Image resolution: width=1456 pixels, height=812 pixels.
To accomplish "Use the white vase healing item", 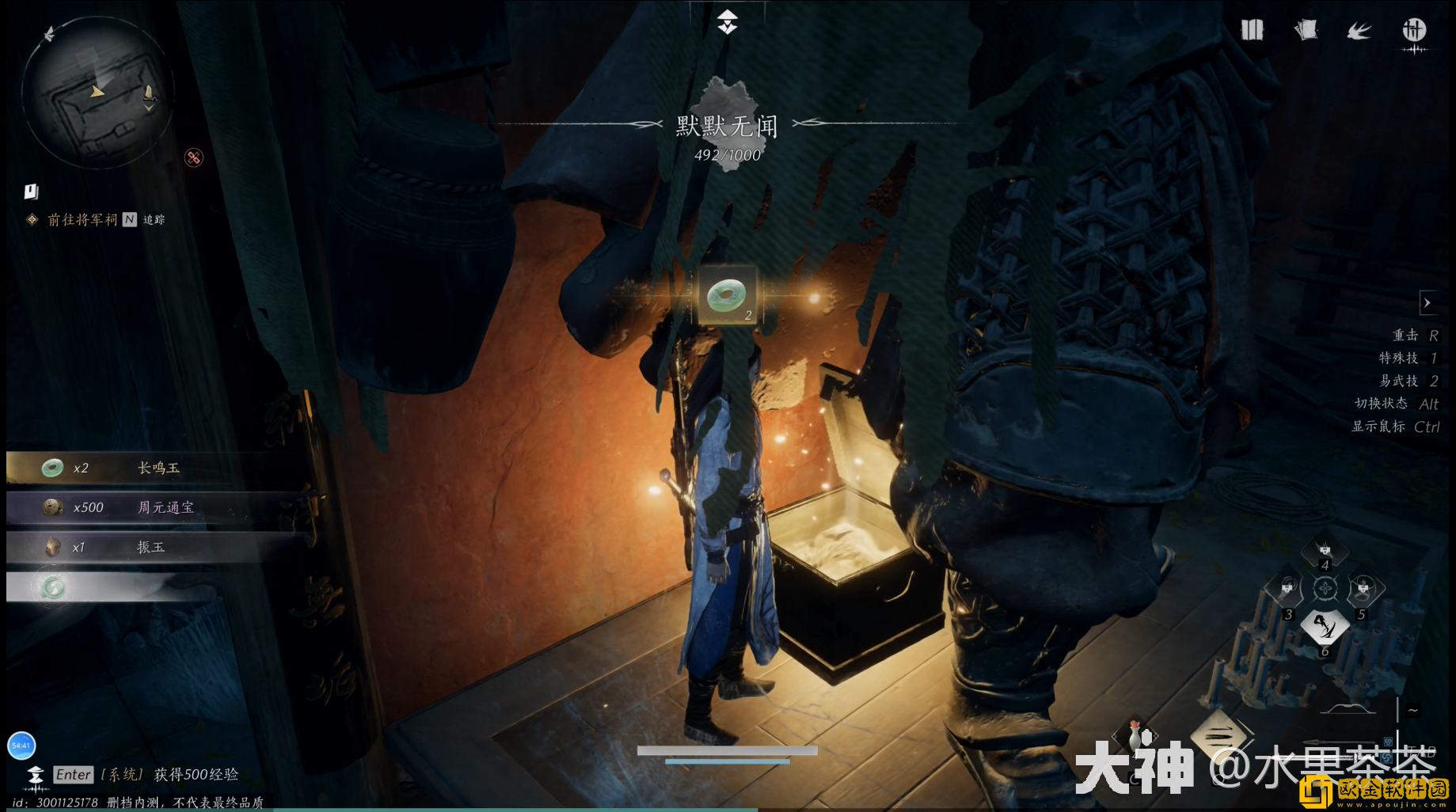I will 1136,736.
